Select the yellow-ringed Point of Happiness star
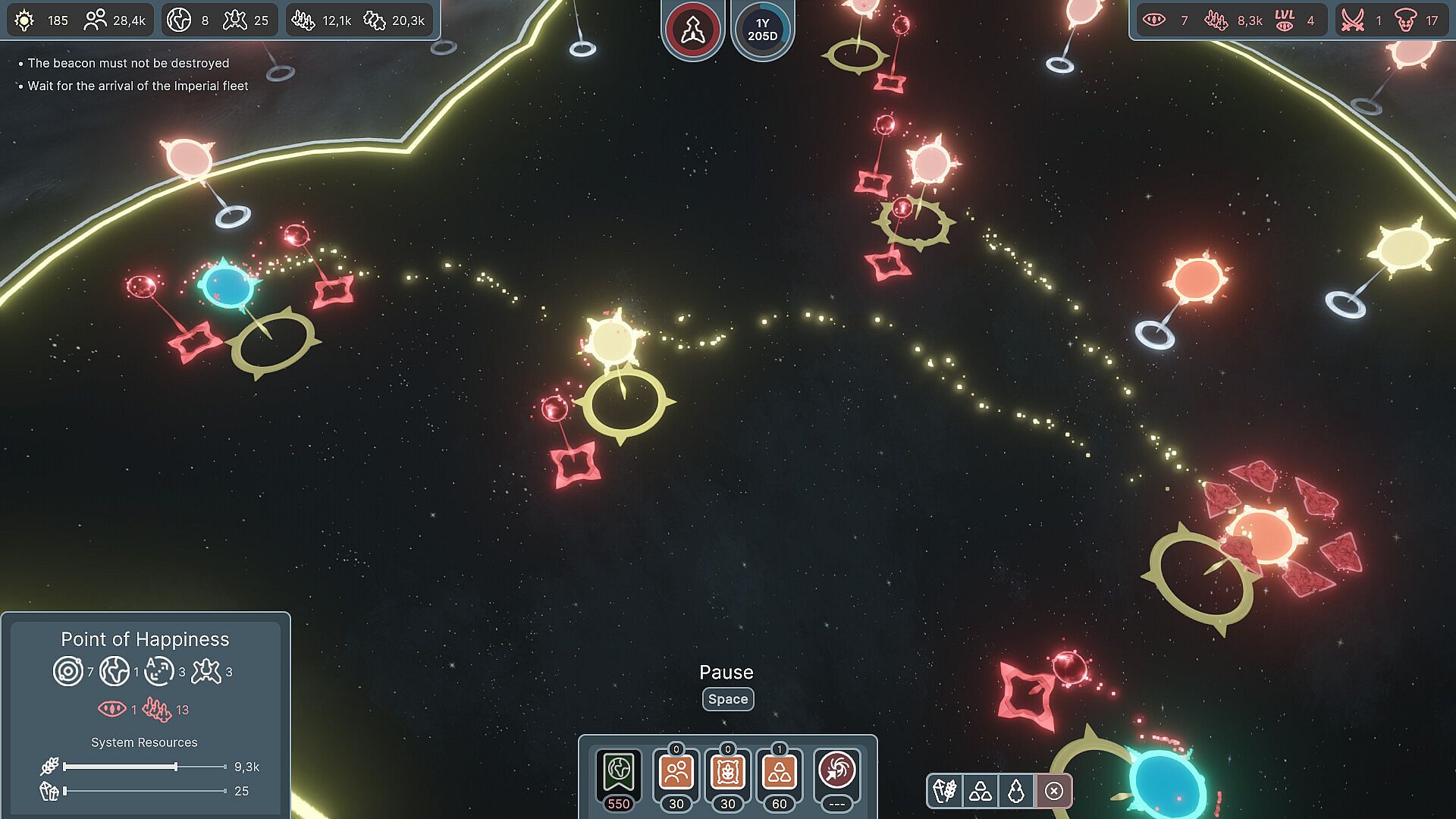Viewport: 1456px width, 819px height. pos(613,341)
